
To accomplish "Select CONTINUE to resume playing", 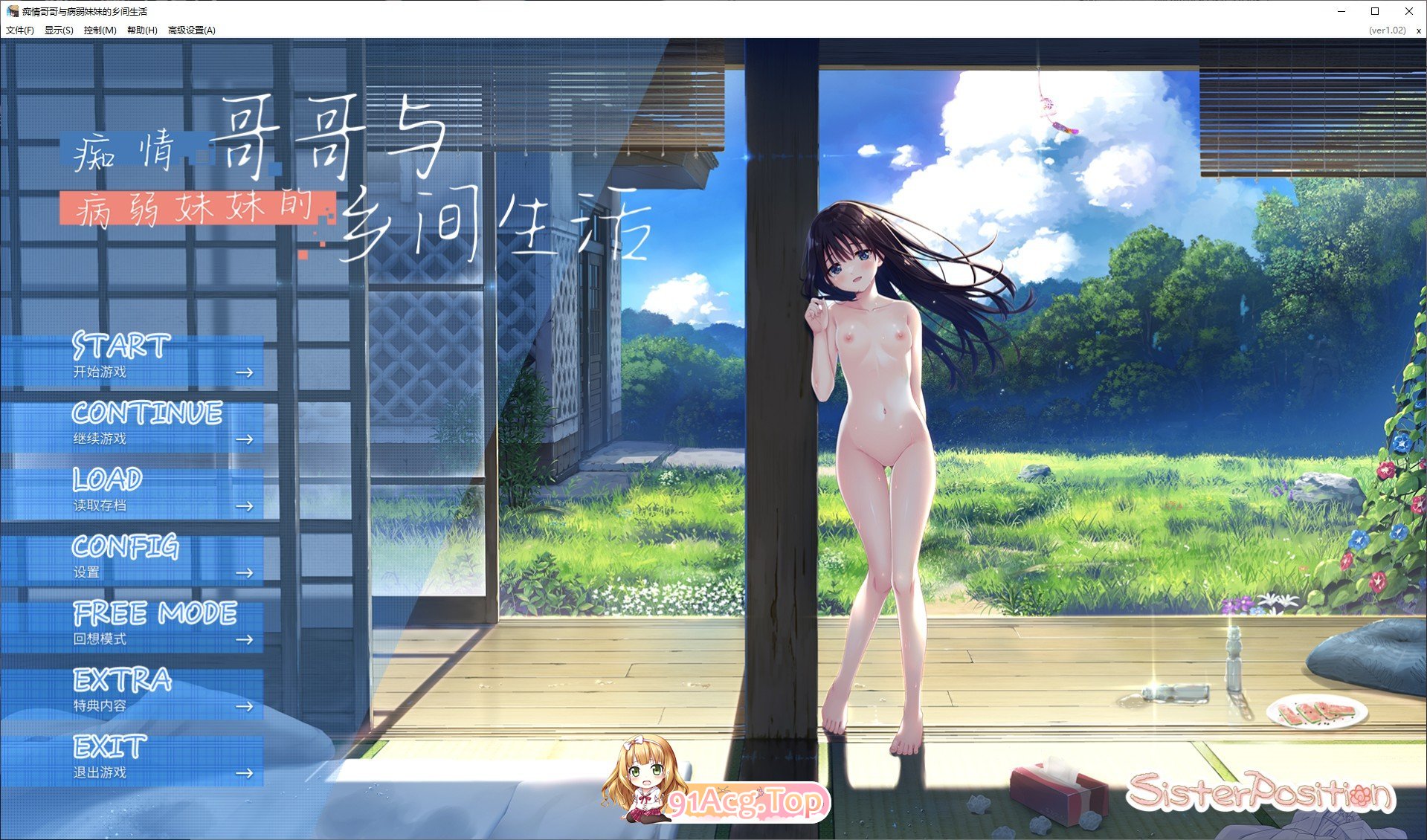I will (x=146, y=414).
